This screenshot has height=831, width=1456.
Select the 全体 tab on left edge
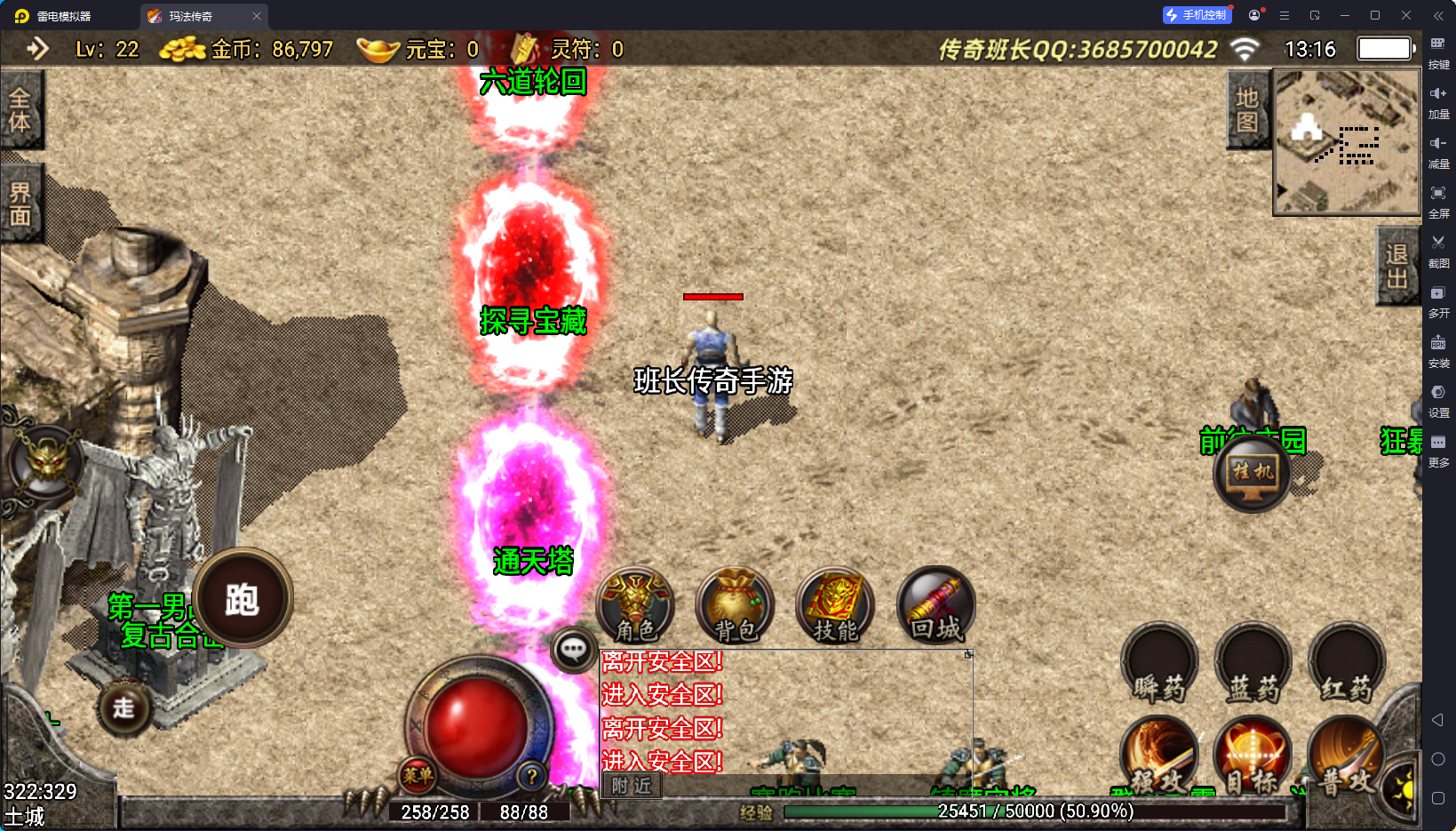coord(20,109)
